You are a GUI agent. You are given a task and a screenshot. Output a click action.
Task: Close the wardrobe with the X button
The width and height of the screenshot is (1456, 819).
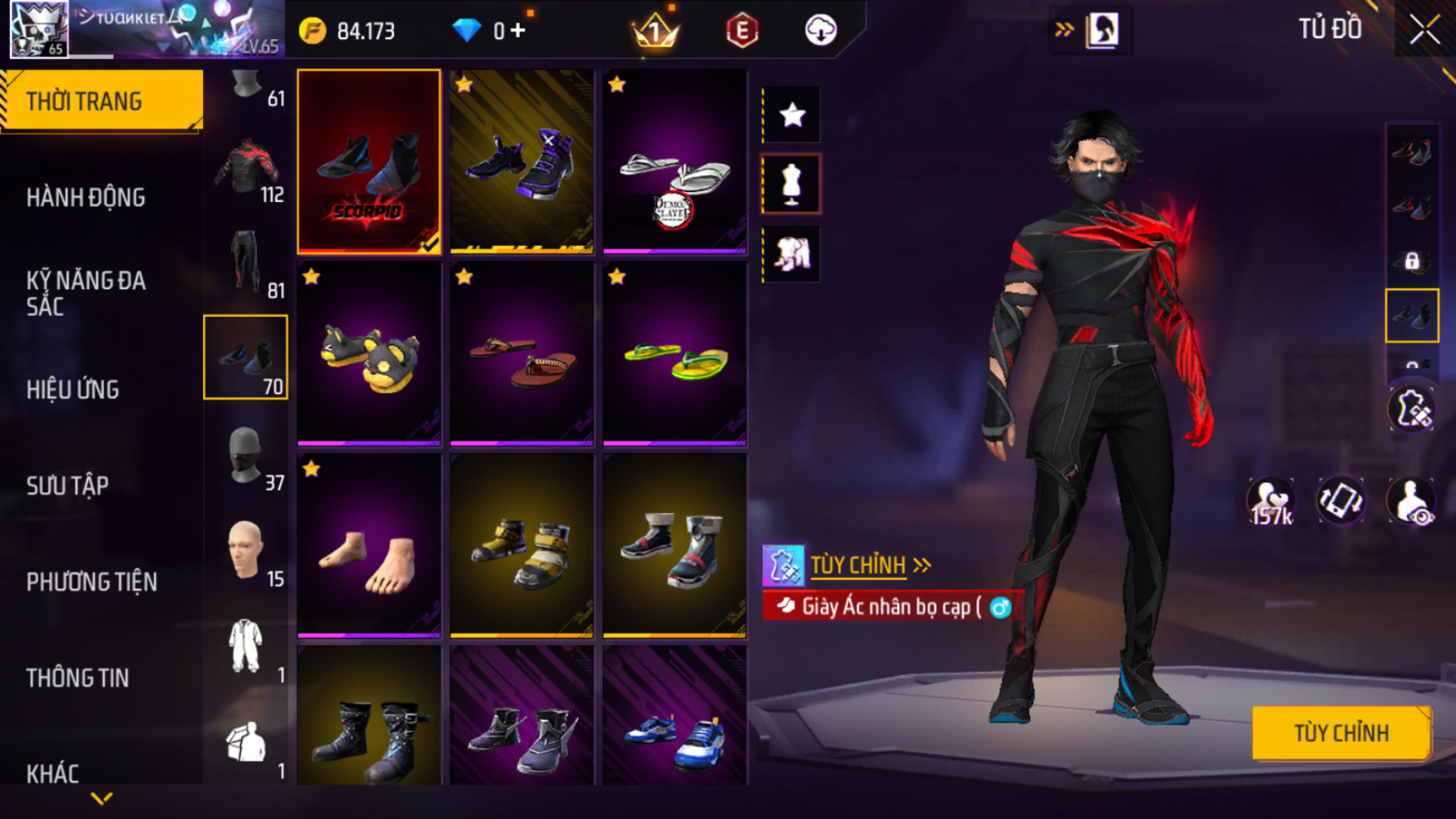[x=1424, y=30]
